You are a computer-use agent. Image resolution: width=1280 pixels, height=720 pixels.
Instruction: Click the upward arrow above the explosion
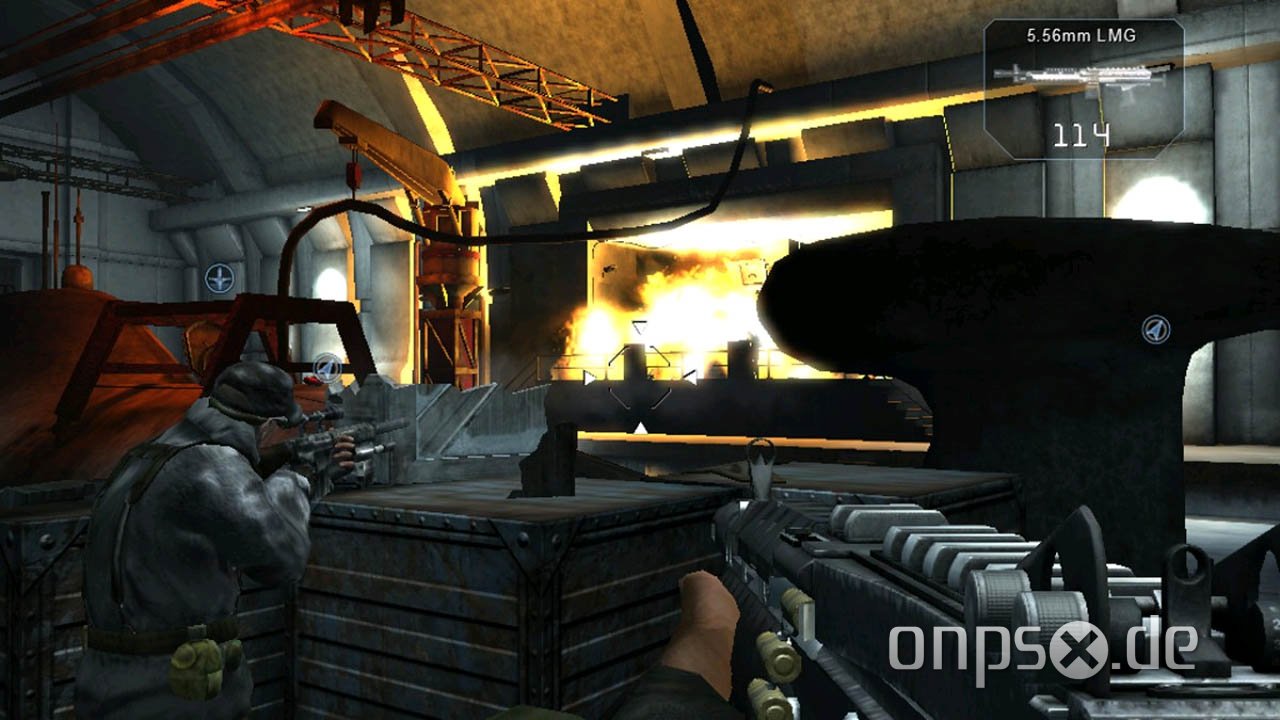pyautogui.click(x=639, y=328)
